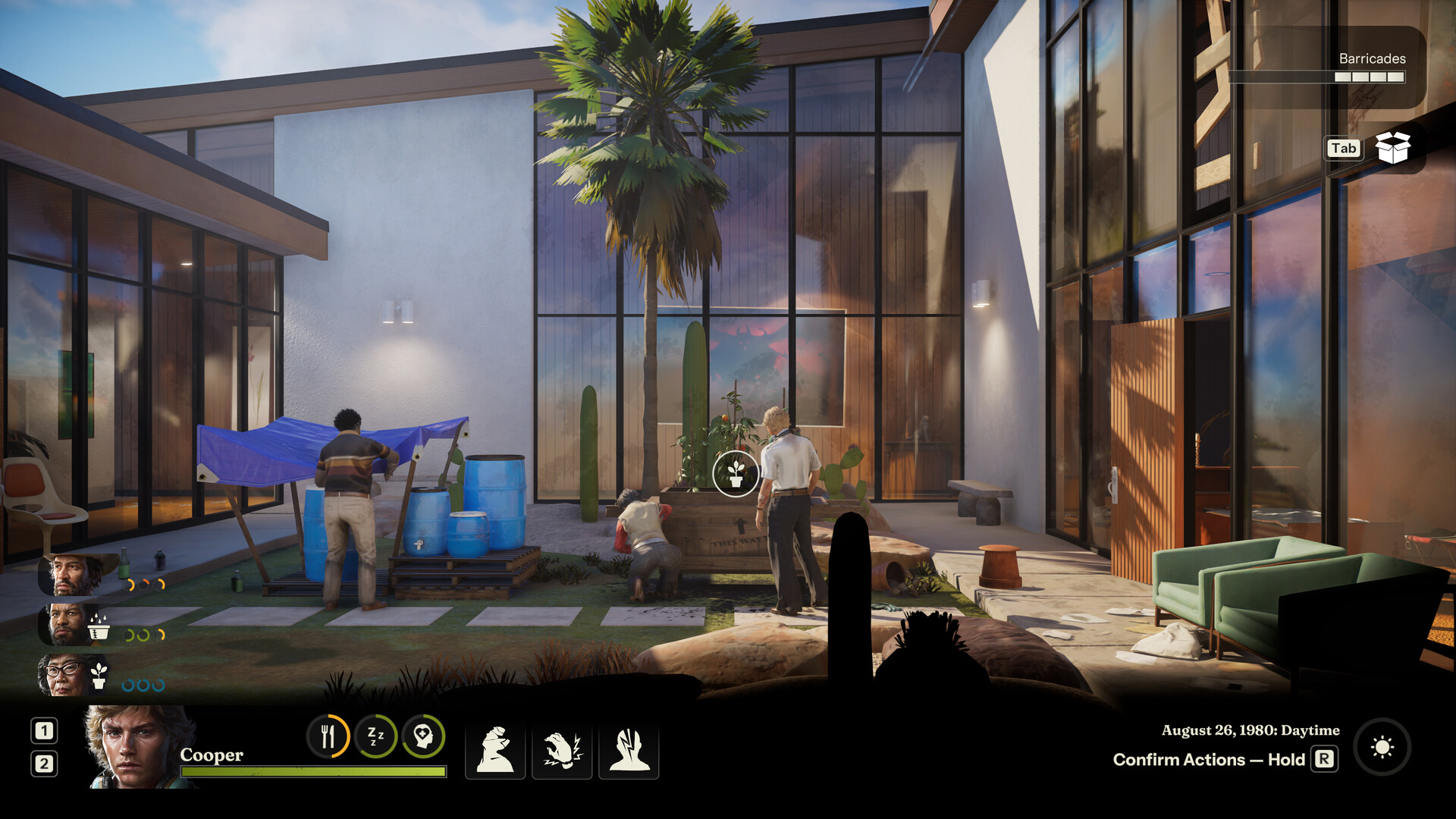Click Cooper's large character portrait
Screen dimensions: 1456x819
[x=136, y=747]
